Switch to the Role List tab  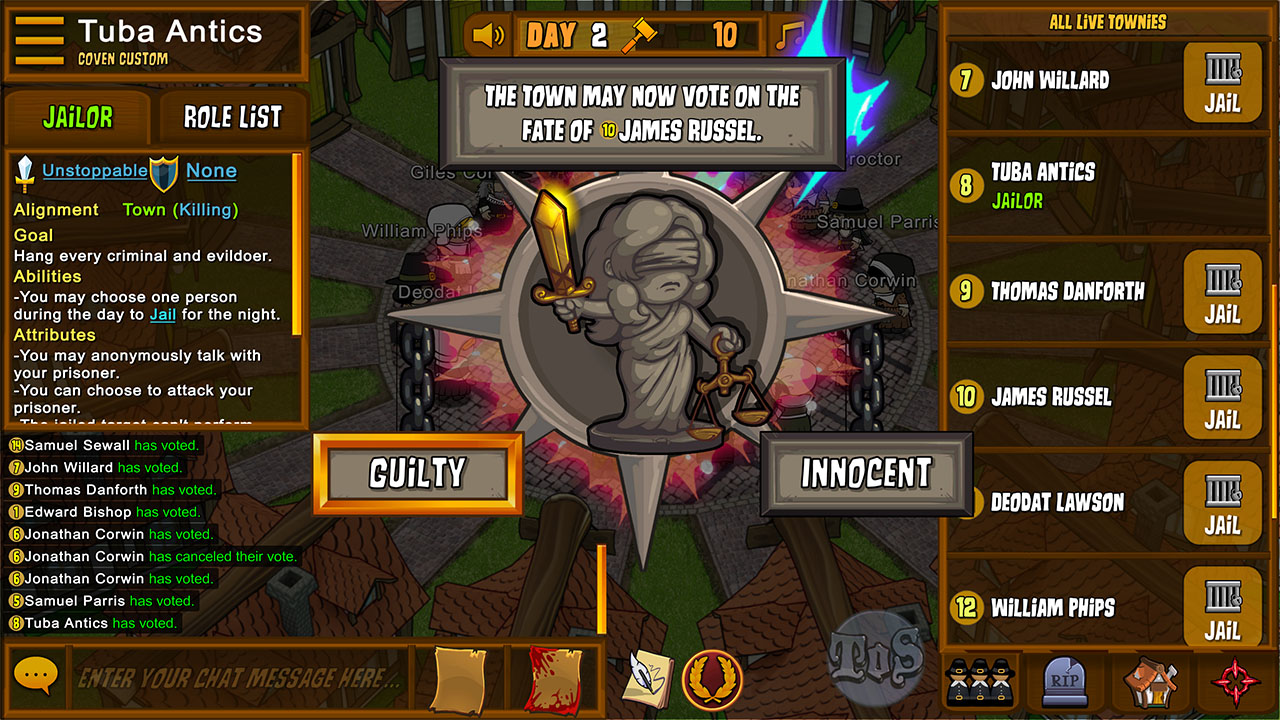232,118
